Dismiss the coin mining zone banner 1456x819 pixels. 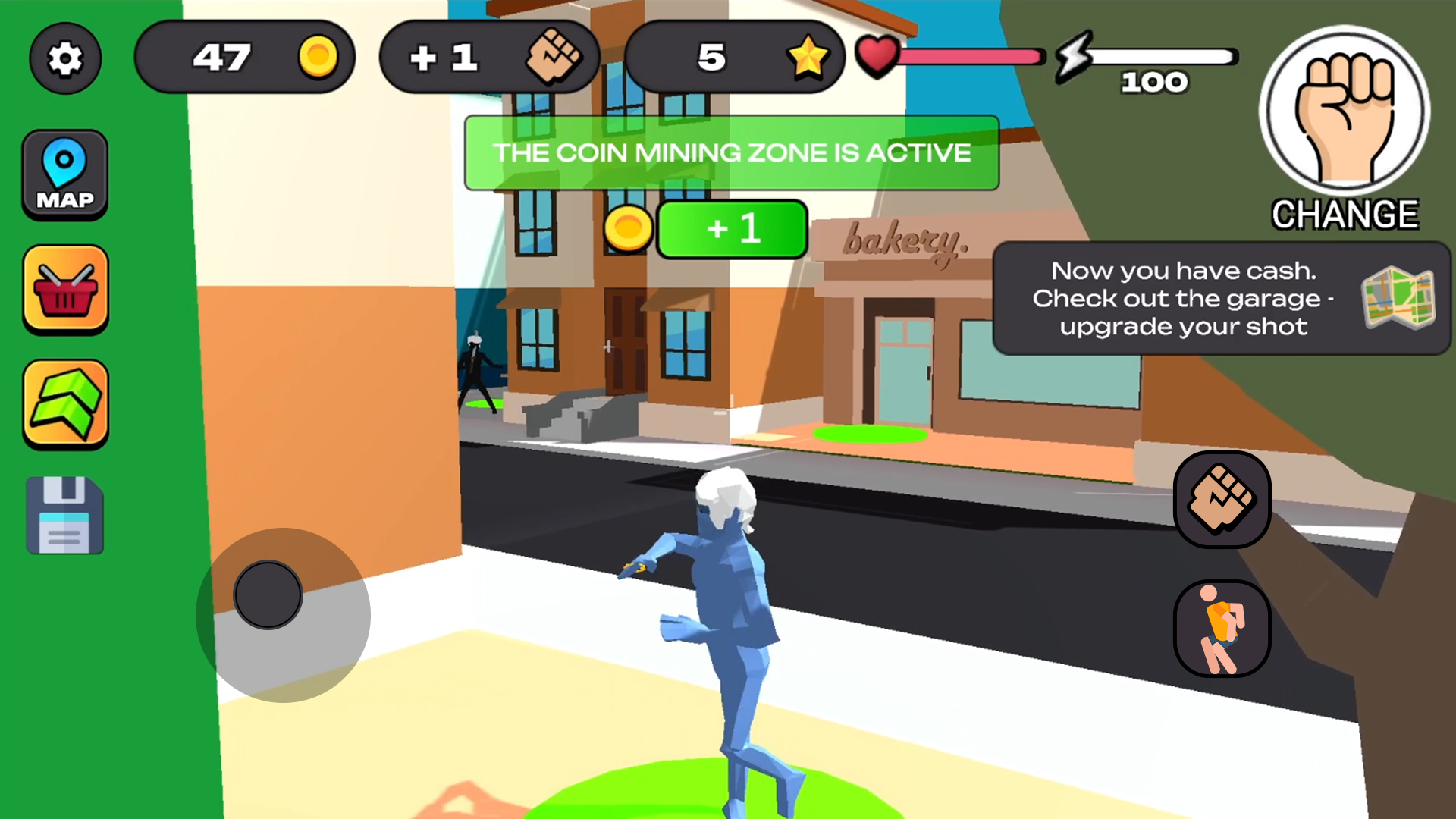pos(731,153)
